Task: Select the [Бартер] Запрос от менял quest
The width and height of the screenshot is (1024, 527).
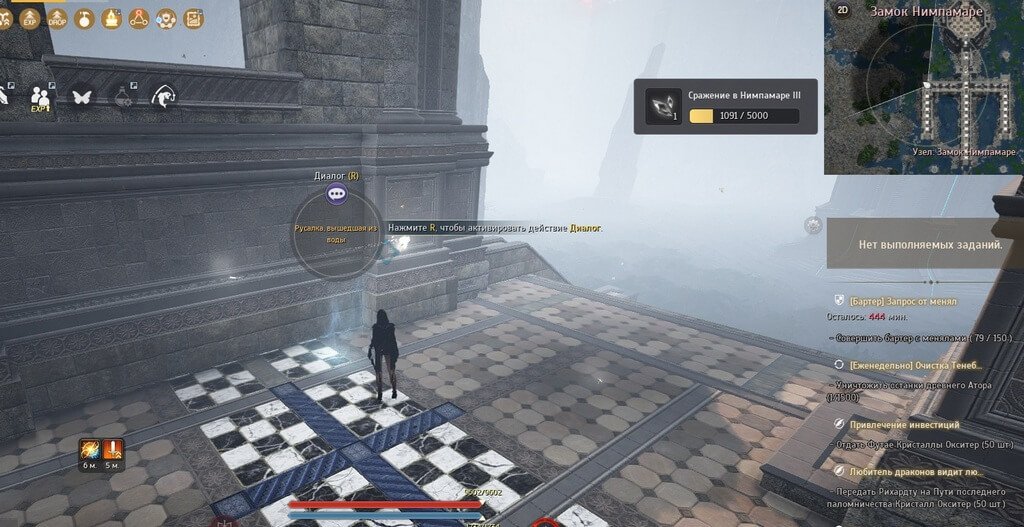Action: (903, 301)
